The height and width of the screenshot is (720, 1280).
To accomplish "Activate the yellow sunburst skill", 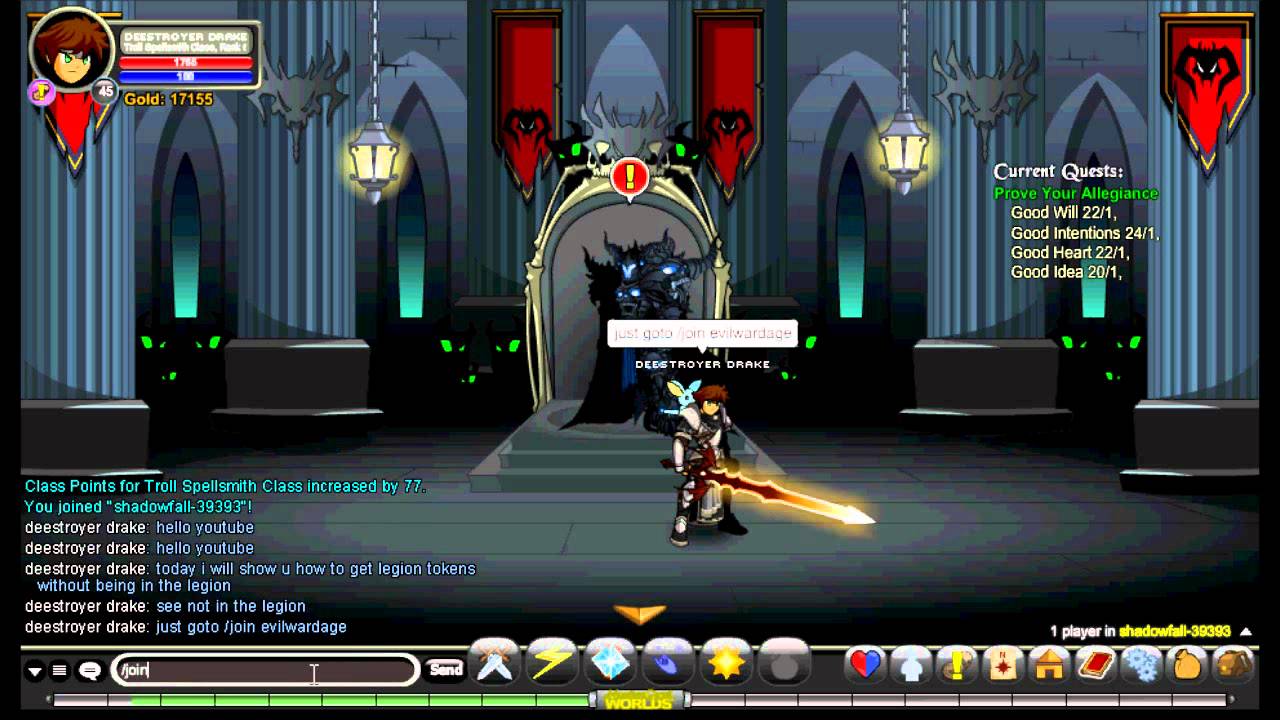I will click(x=726, y=663).
